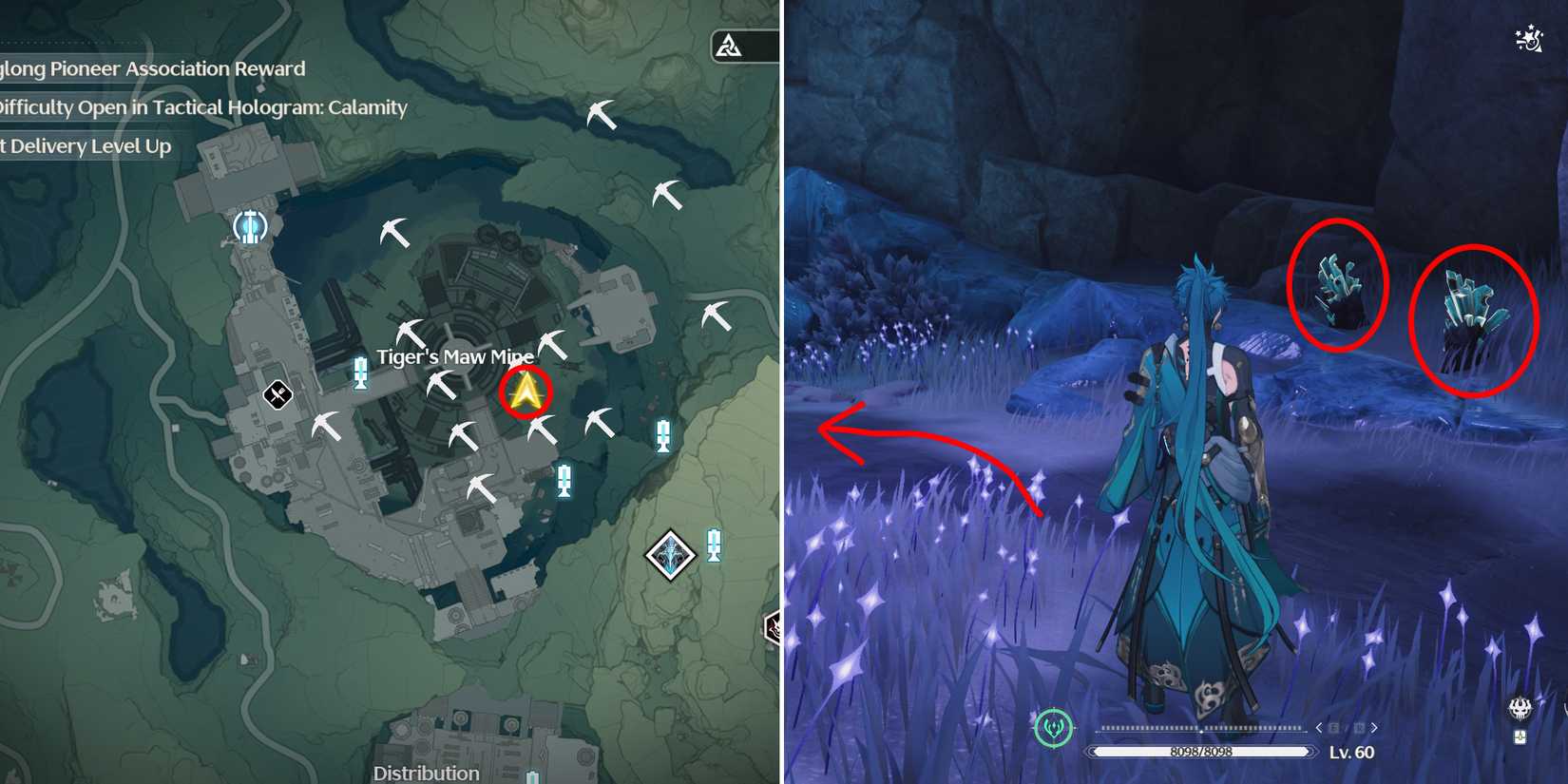The height and width of the screenshot is (784, 1568).
Task: Click the Delivery Level Up reward text
Action: pyautogui.click(x=86, y=146)
